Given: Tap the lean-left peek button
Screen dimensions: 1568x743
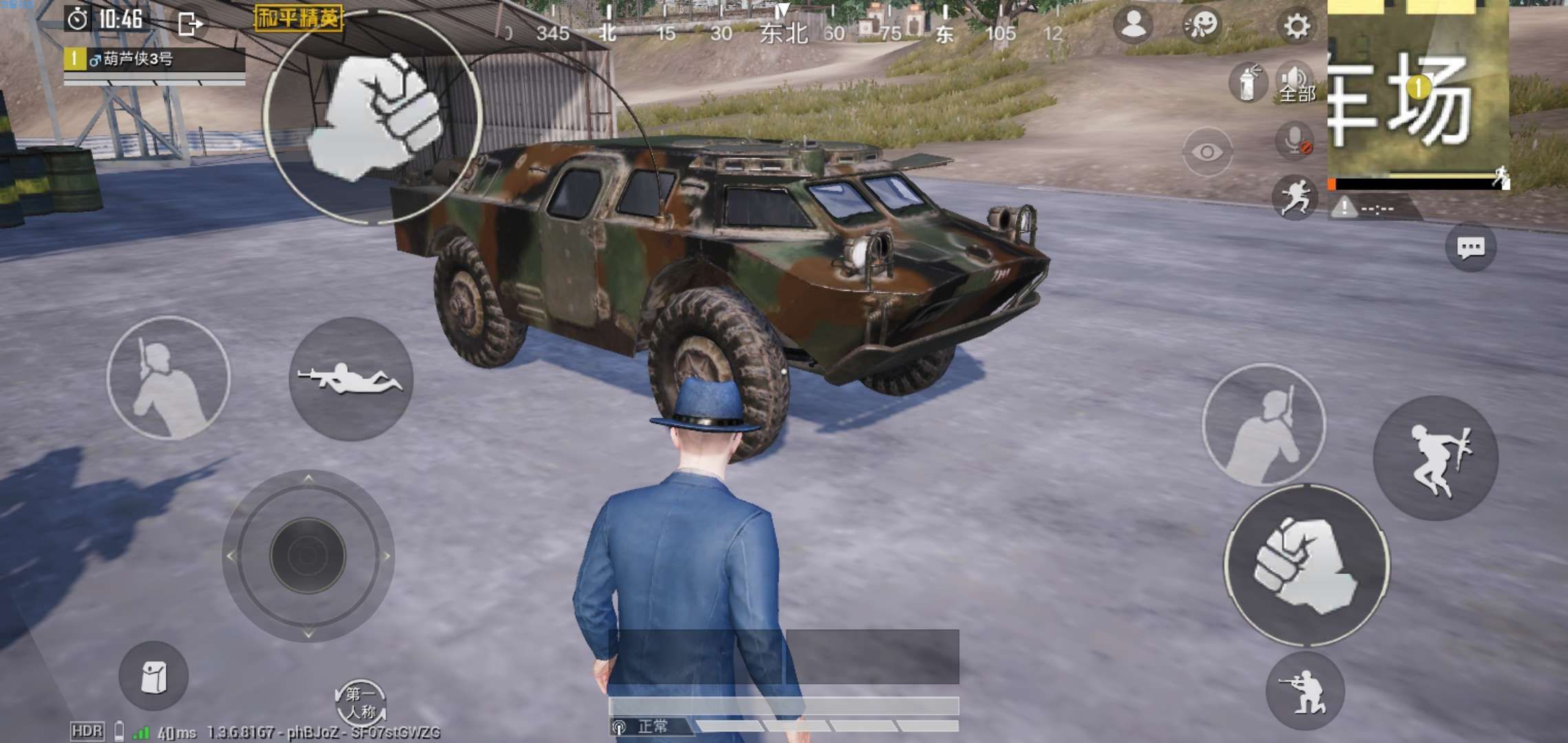Looking at the screenshot, I should click(x=168, y=378).
